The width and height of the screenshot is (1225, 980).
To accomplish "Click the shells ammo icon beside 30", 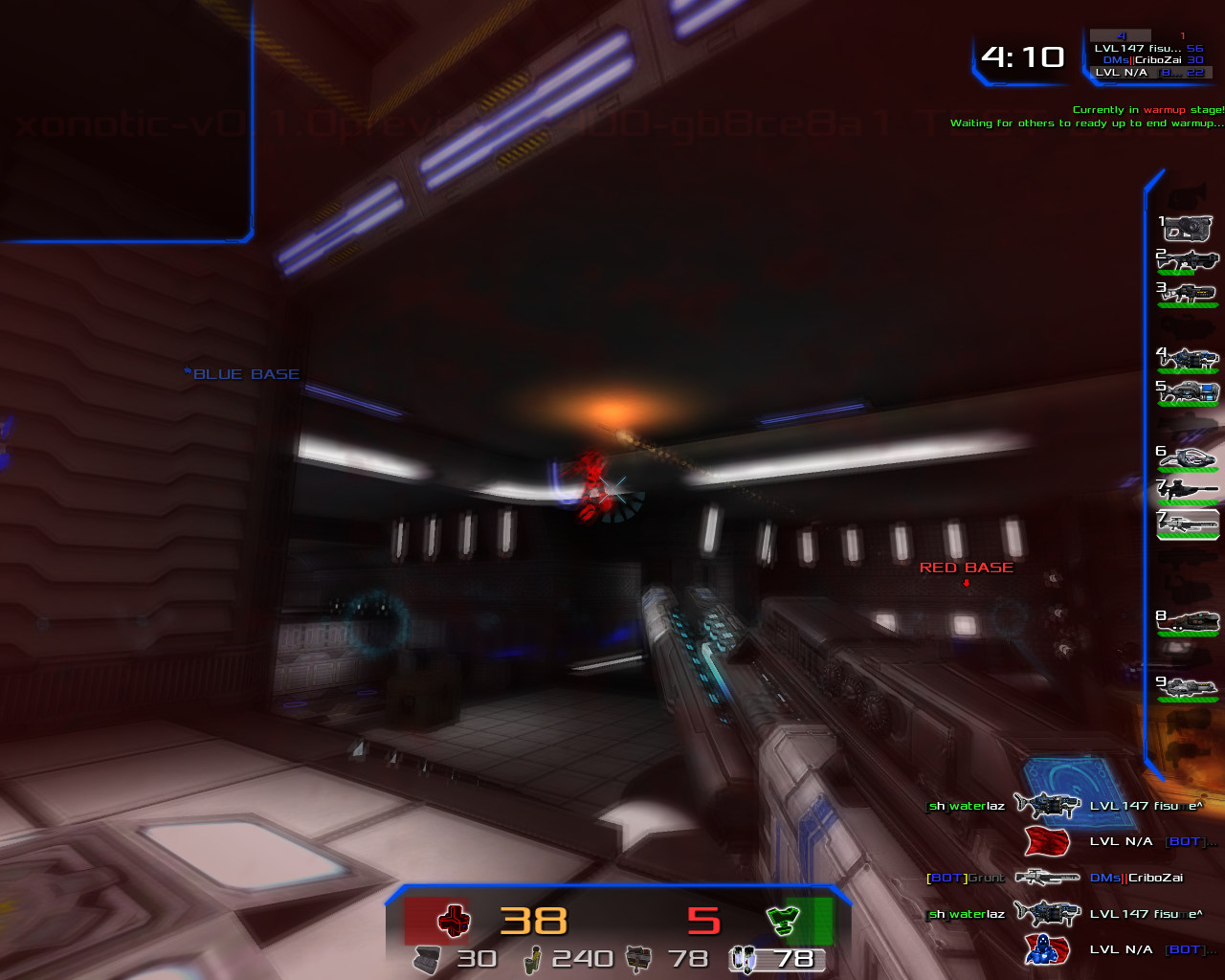I will coord(429,958).
